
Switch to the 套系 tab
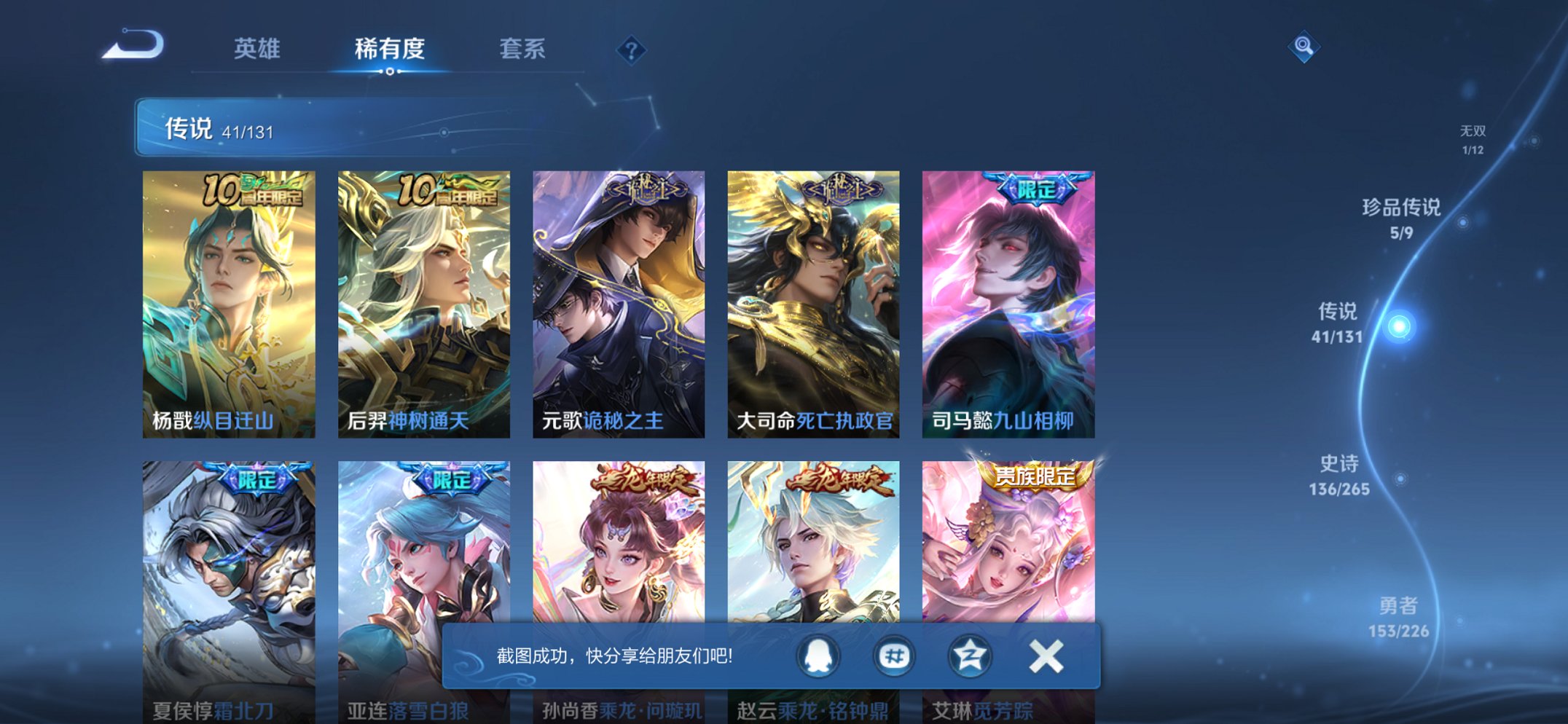[525, 49]
